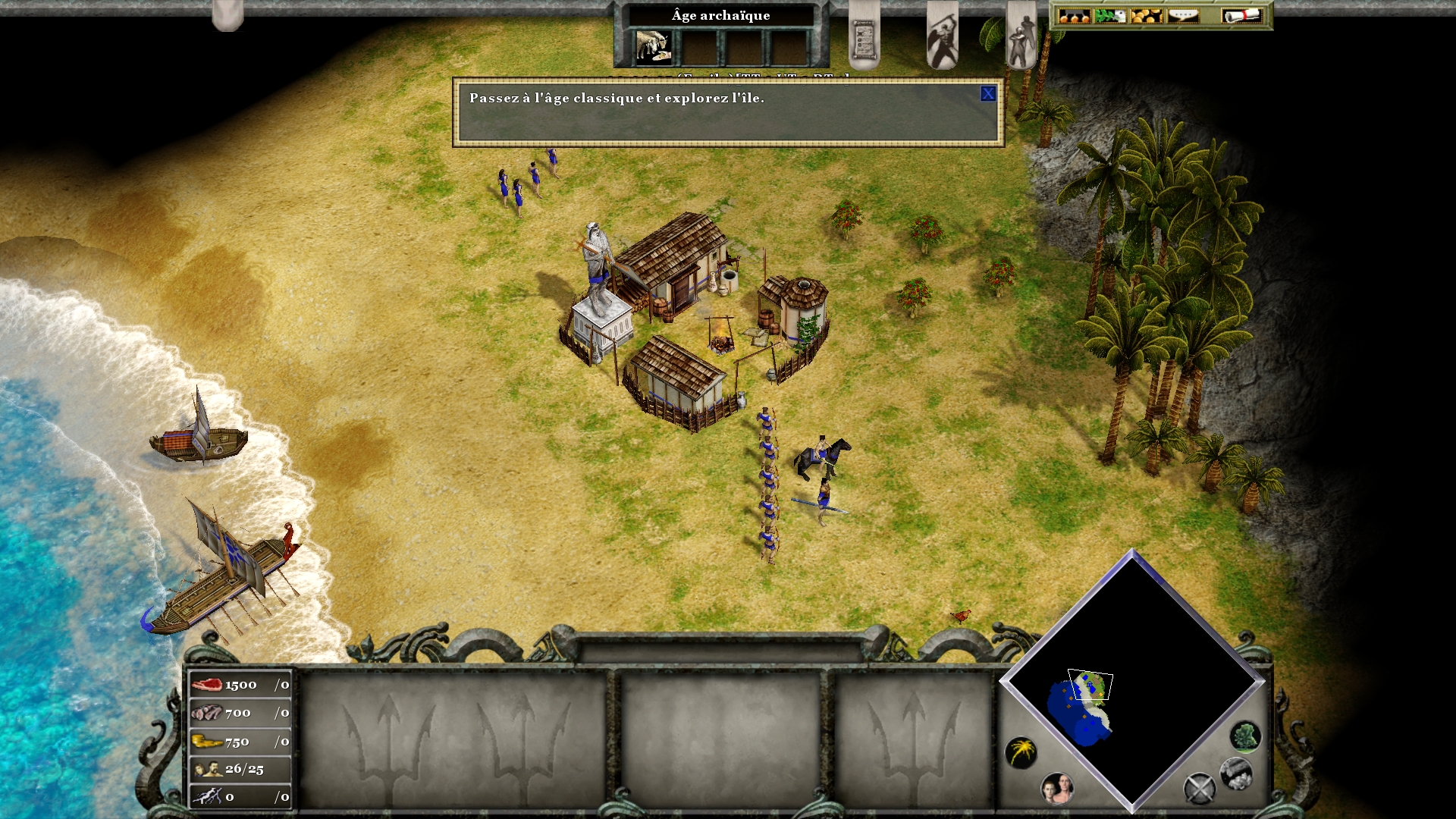Close the objective message box
Screen dimensions: 1456x819
click(987, 94)
